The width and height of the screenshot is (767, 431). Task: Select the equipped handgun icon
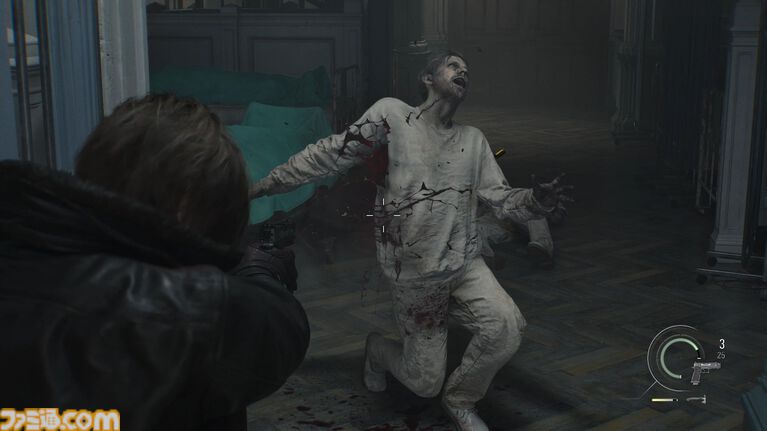tap(704, 369)
